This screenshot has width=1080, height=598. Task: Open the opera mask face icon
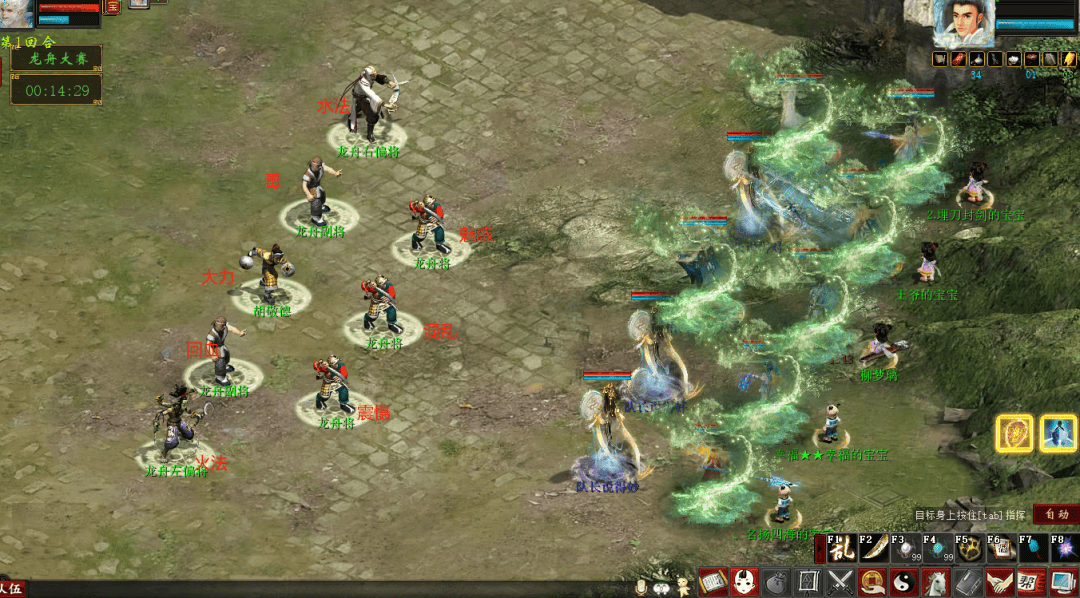coord(743,581)
